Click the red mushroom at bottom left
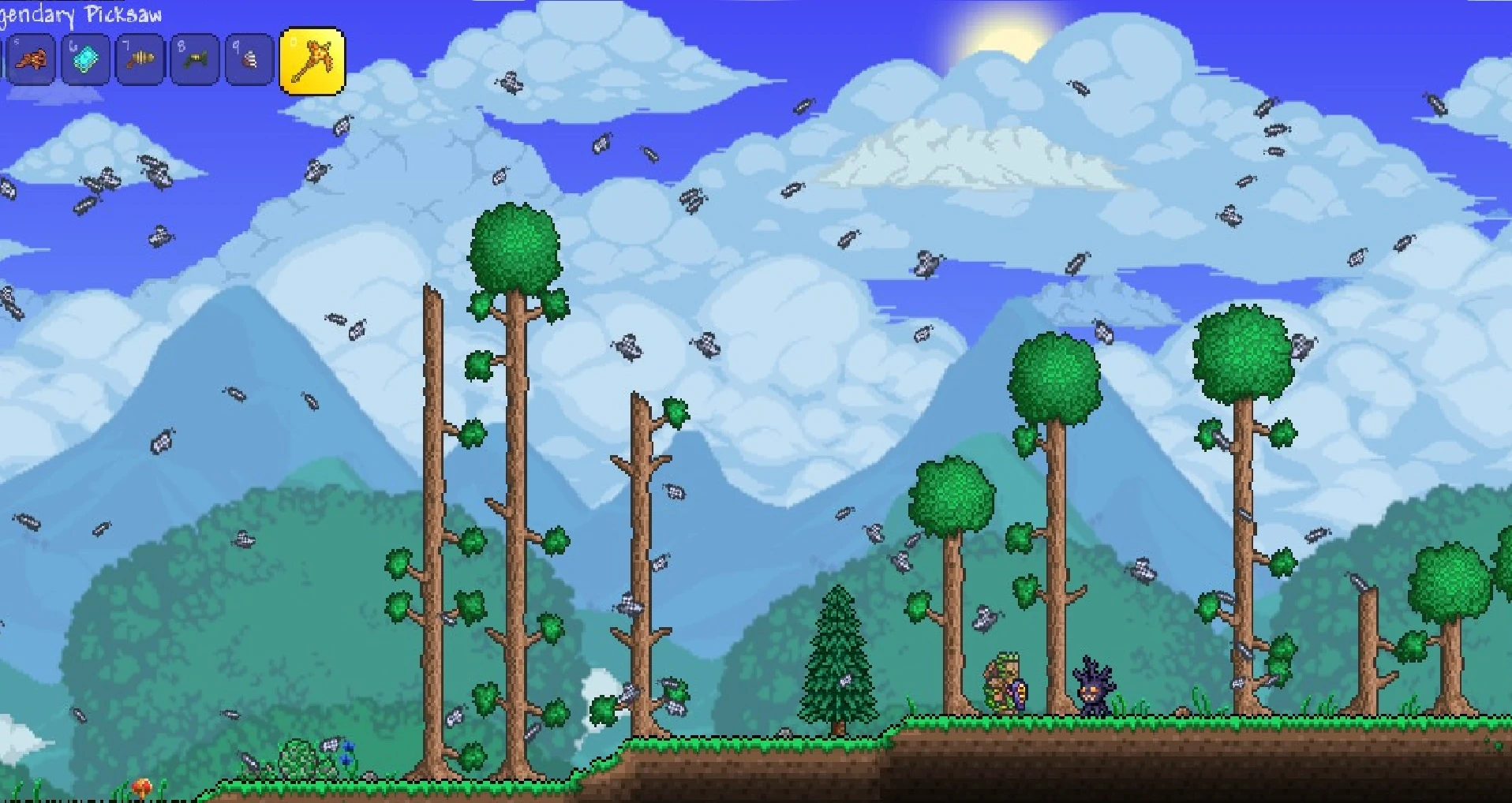Screen dimensions: 1512x803 pos(142,785)
